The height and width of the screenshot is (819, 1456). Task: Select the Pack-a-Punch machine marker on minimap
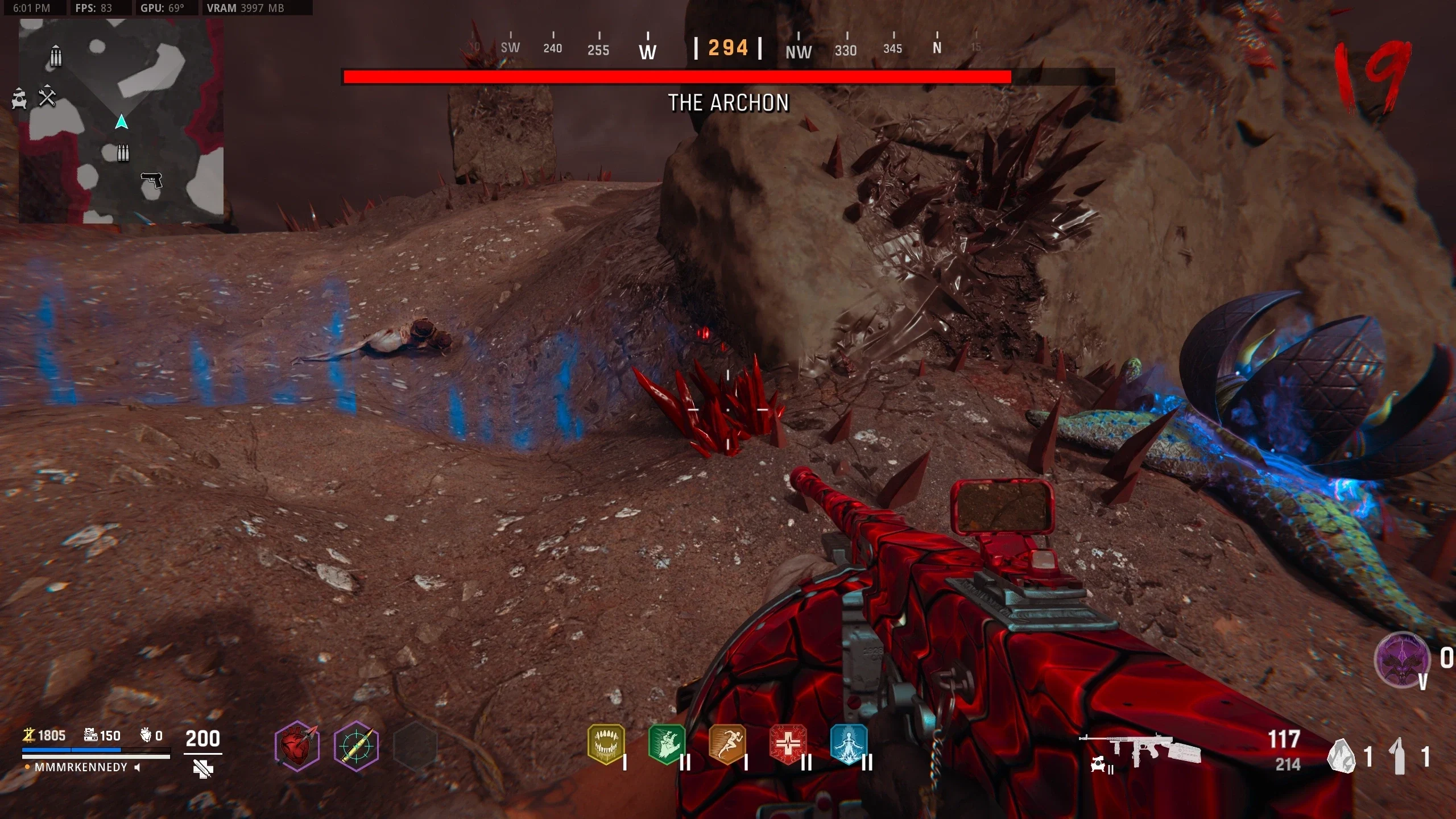[19, 98]
